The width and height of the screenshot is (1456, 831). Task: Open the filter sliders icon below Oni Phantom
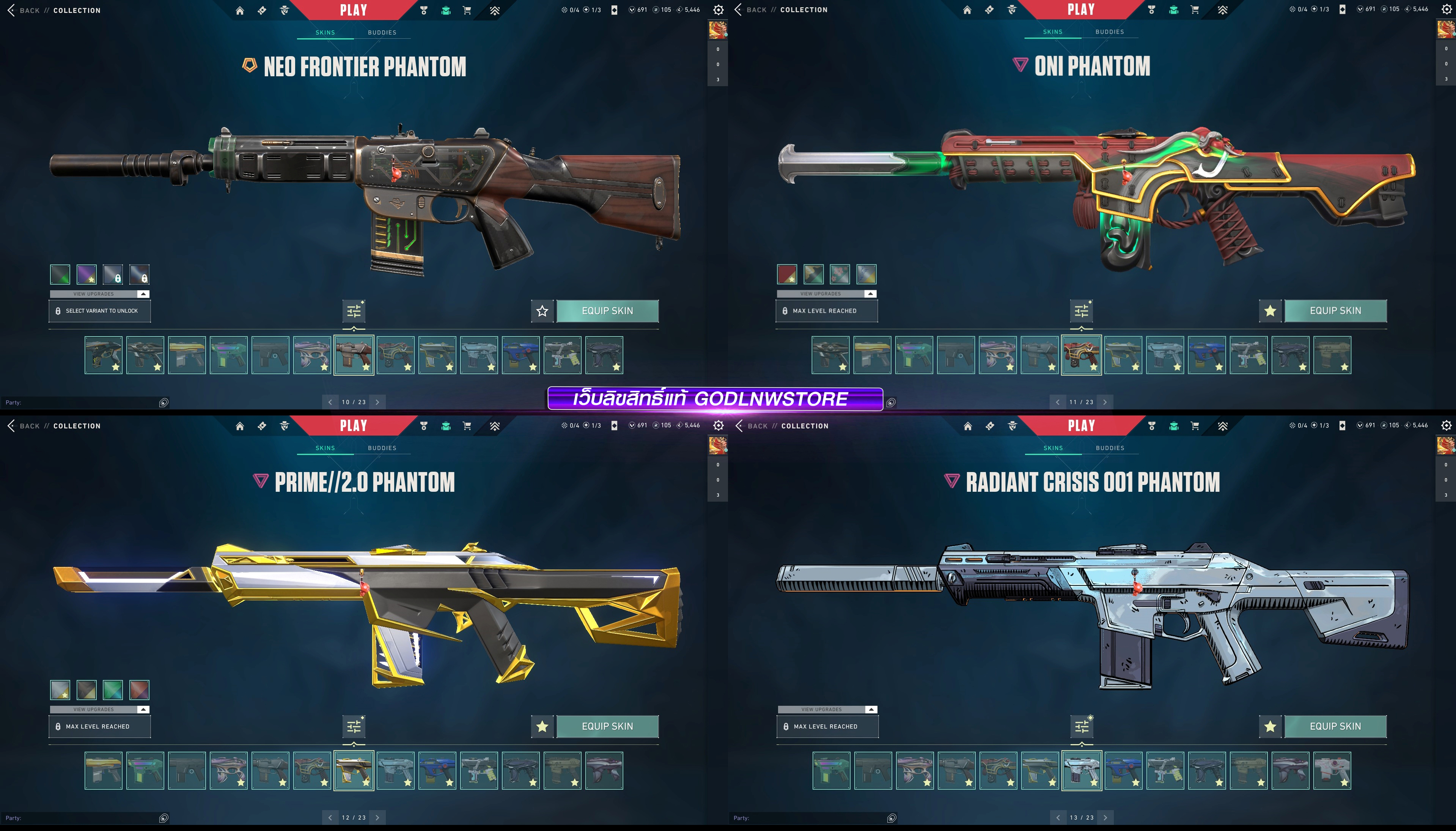point(1081,311)
